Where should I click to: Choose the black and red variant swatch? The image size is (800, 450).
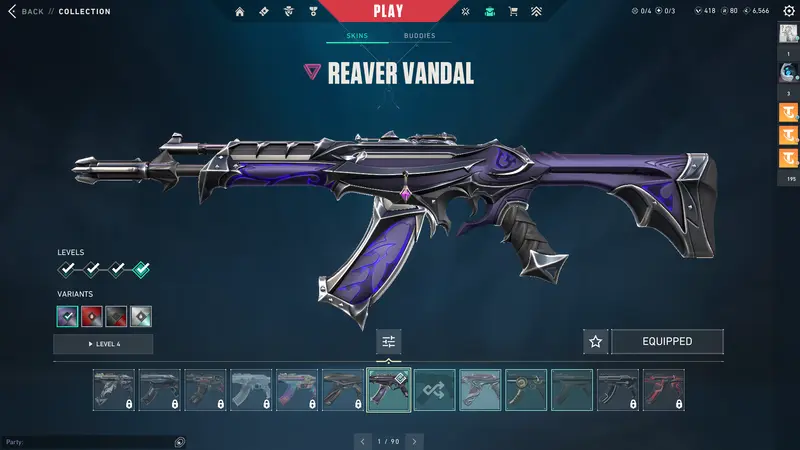(x=117, y=317)
